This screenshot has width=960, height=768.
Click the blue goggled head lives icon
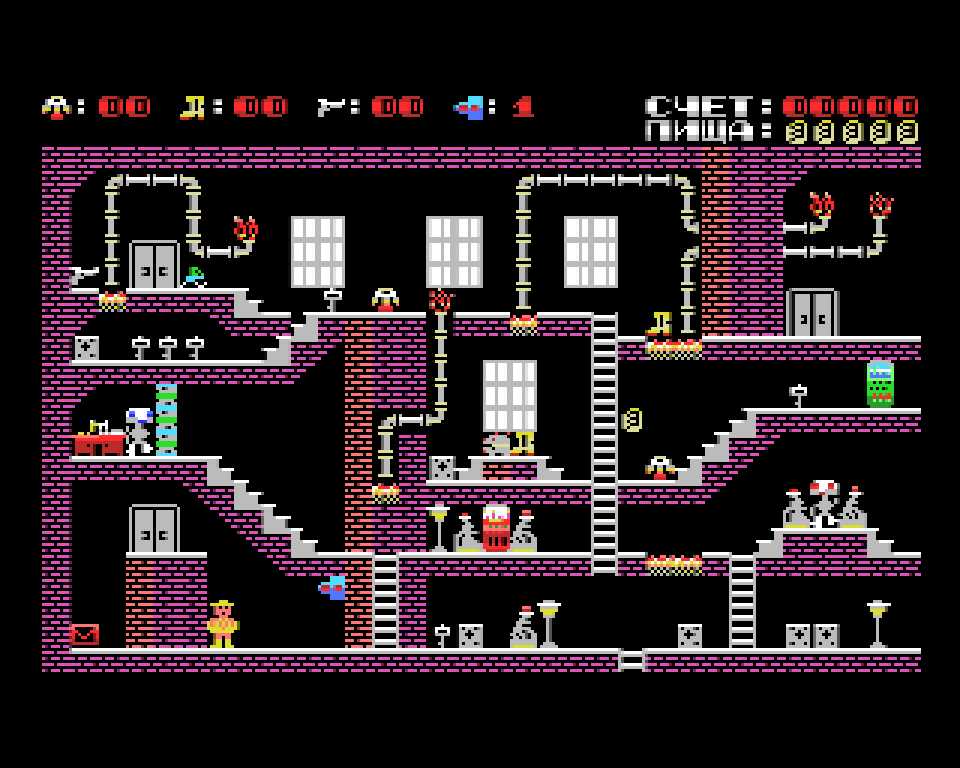pyautogui.click(x=468, y=107)
